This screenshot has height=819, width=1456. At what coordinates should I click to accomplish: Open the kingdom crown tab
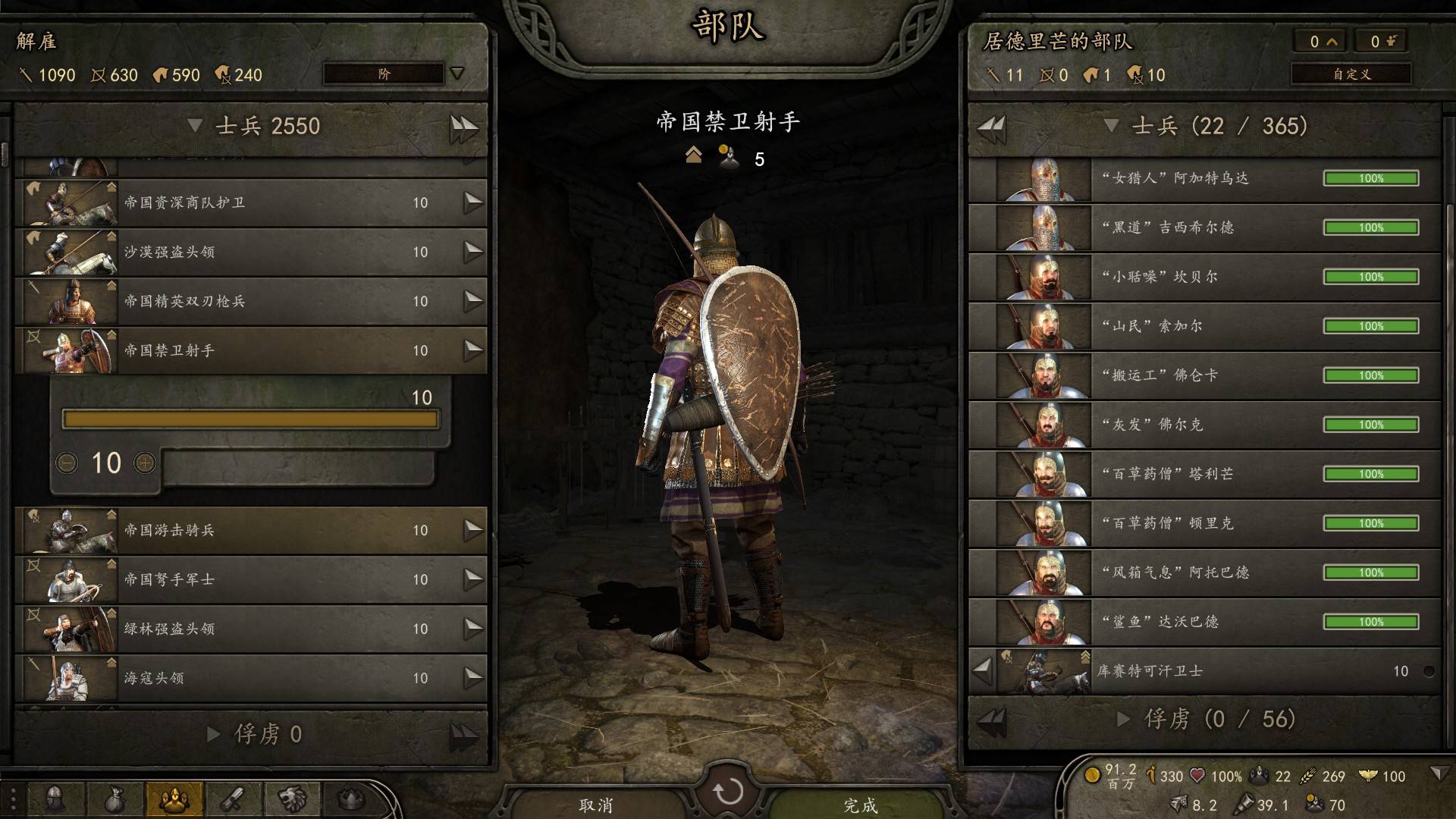click(x=350, y=799)
